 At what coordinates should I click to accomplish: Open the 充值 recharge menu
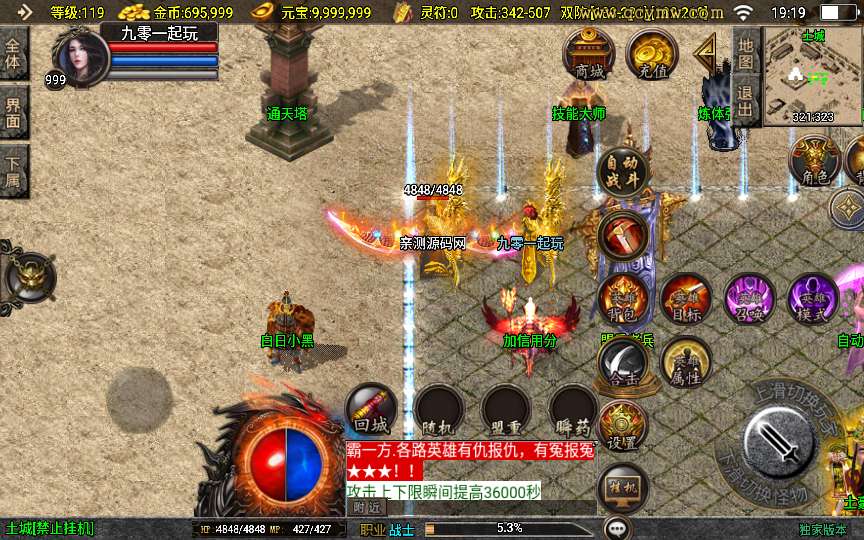tap(652, 53)
